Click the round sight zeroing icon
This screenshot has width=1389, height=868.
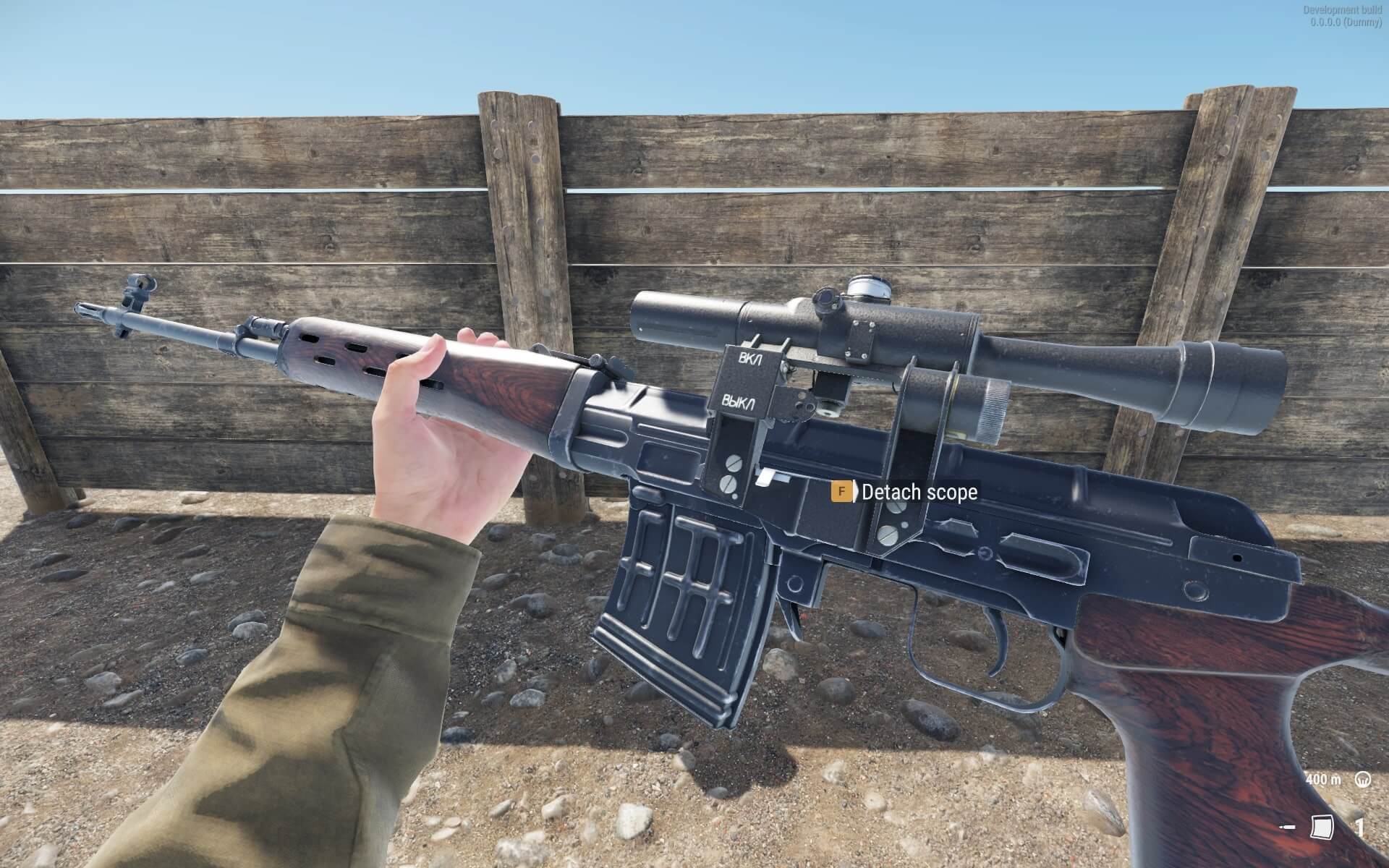coord(1363,779)
